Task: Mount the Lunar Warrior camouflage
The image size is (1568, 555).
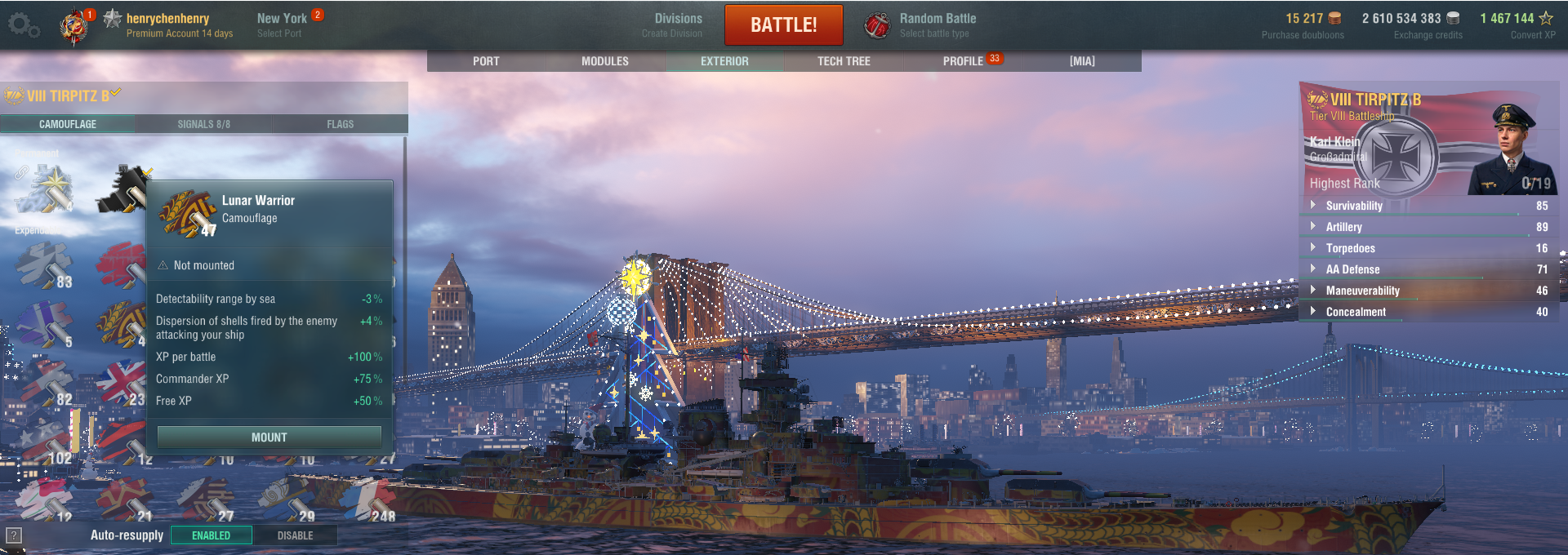Action: tap(269, 437)
